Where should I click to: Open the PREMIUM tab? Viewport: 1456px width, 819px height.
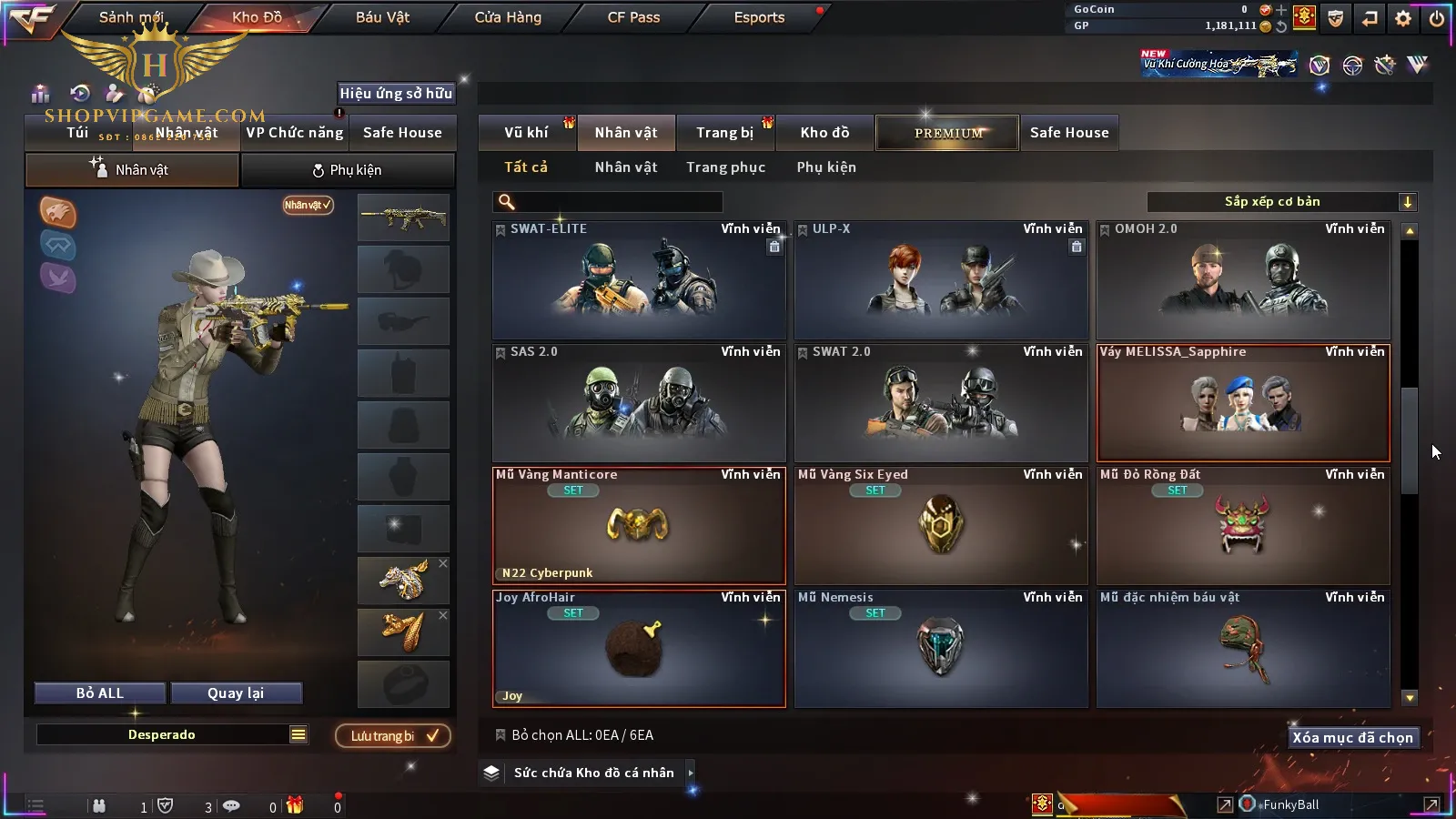948,133
